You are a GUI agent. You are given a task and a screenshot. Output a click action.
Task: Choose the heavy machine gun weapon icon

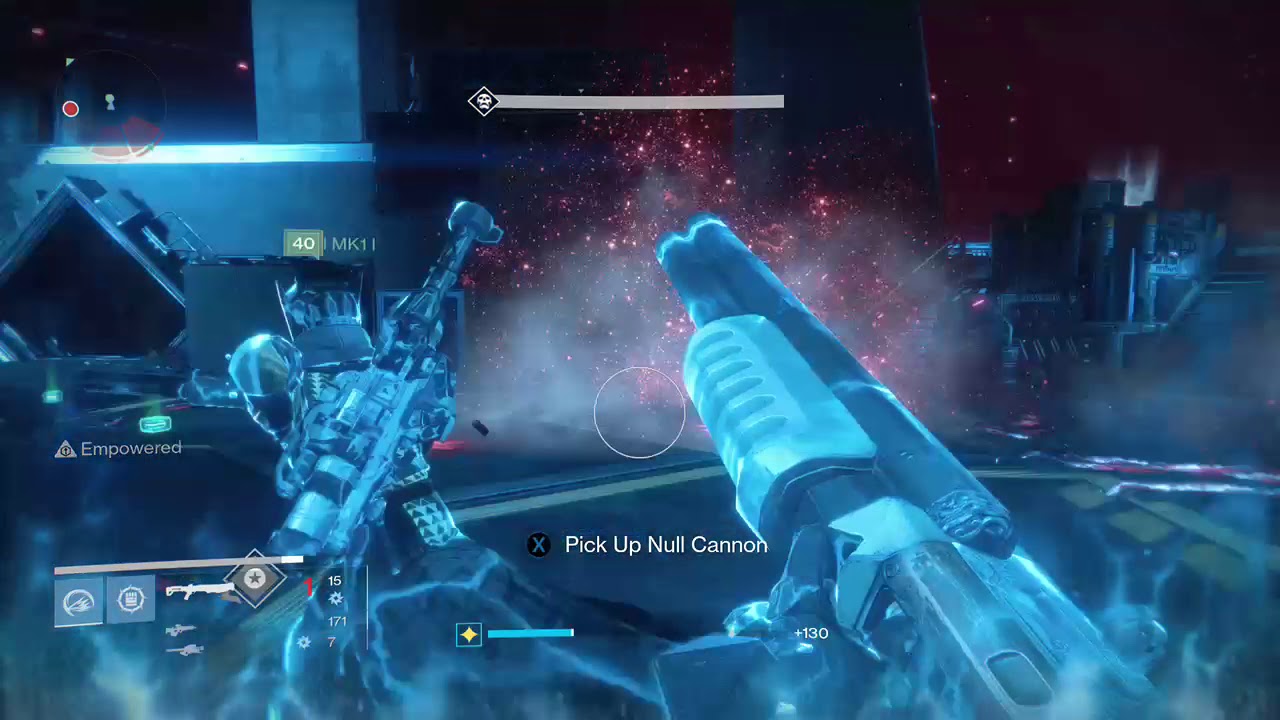[x=187, y=650]
